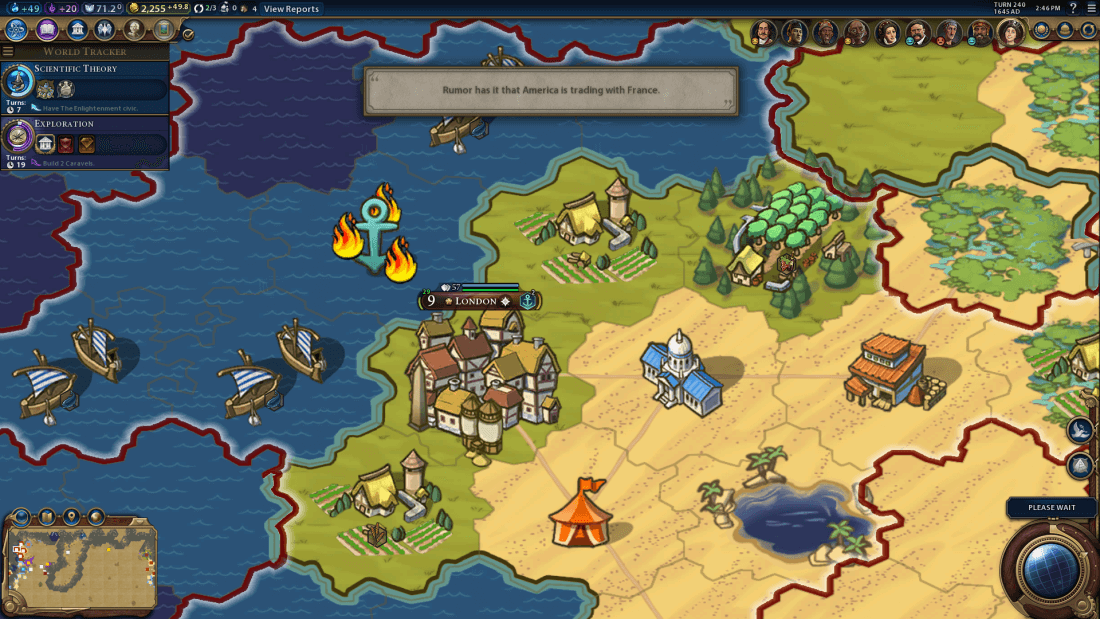The image size is (1100, 619).
Task: Open the World Tracker hamburger menu
Action: [8, 51]
